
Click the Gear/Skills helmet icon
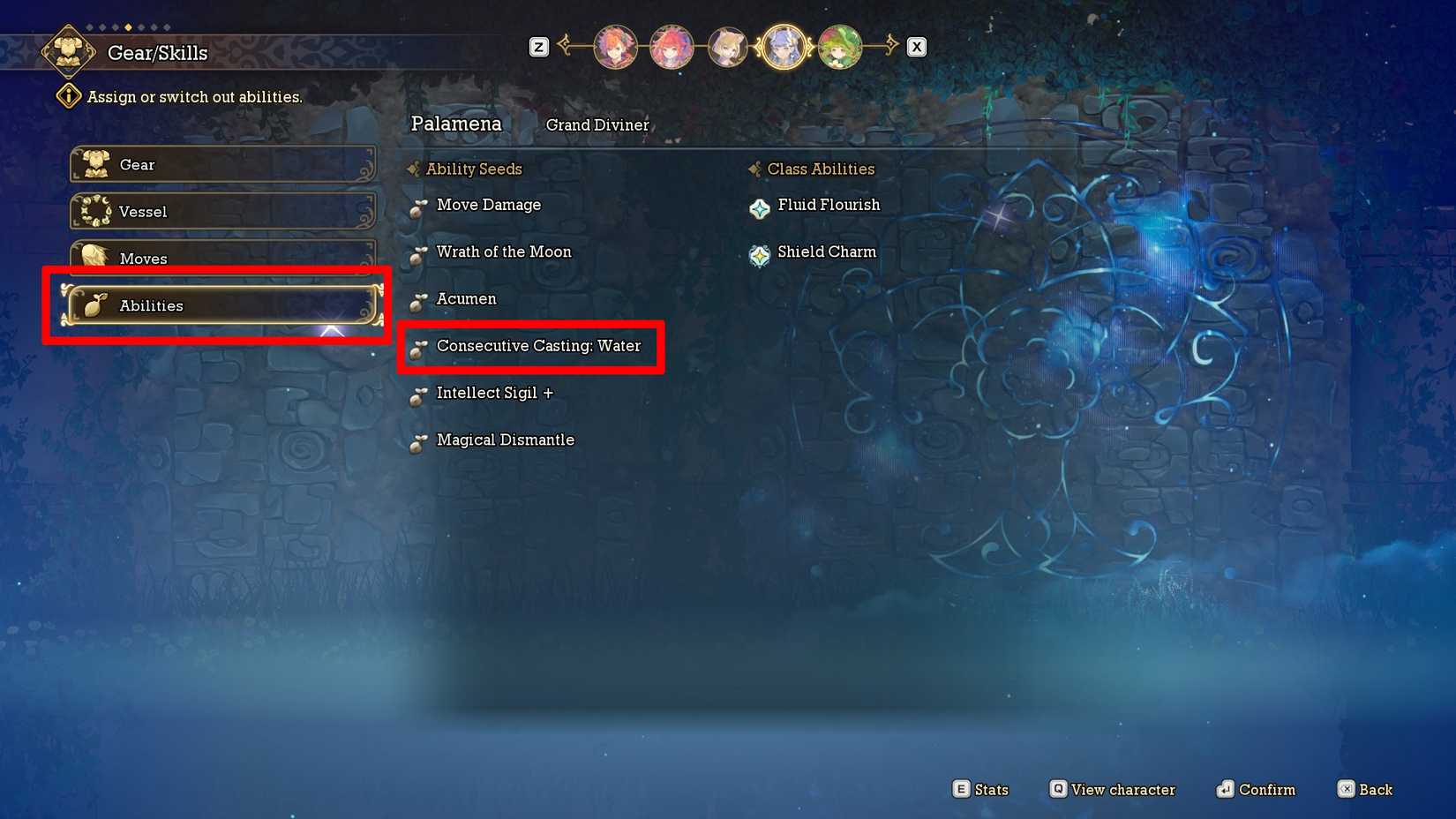point(68,50)
